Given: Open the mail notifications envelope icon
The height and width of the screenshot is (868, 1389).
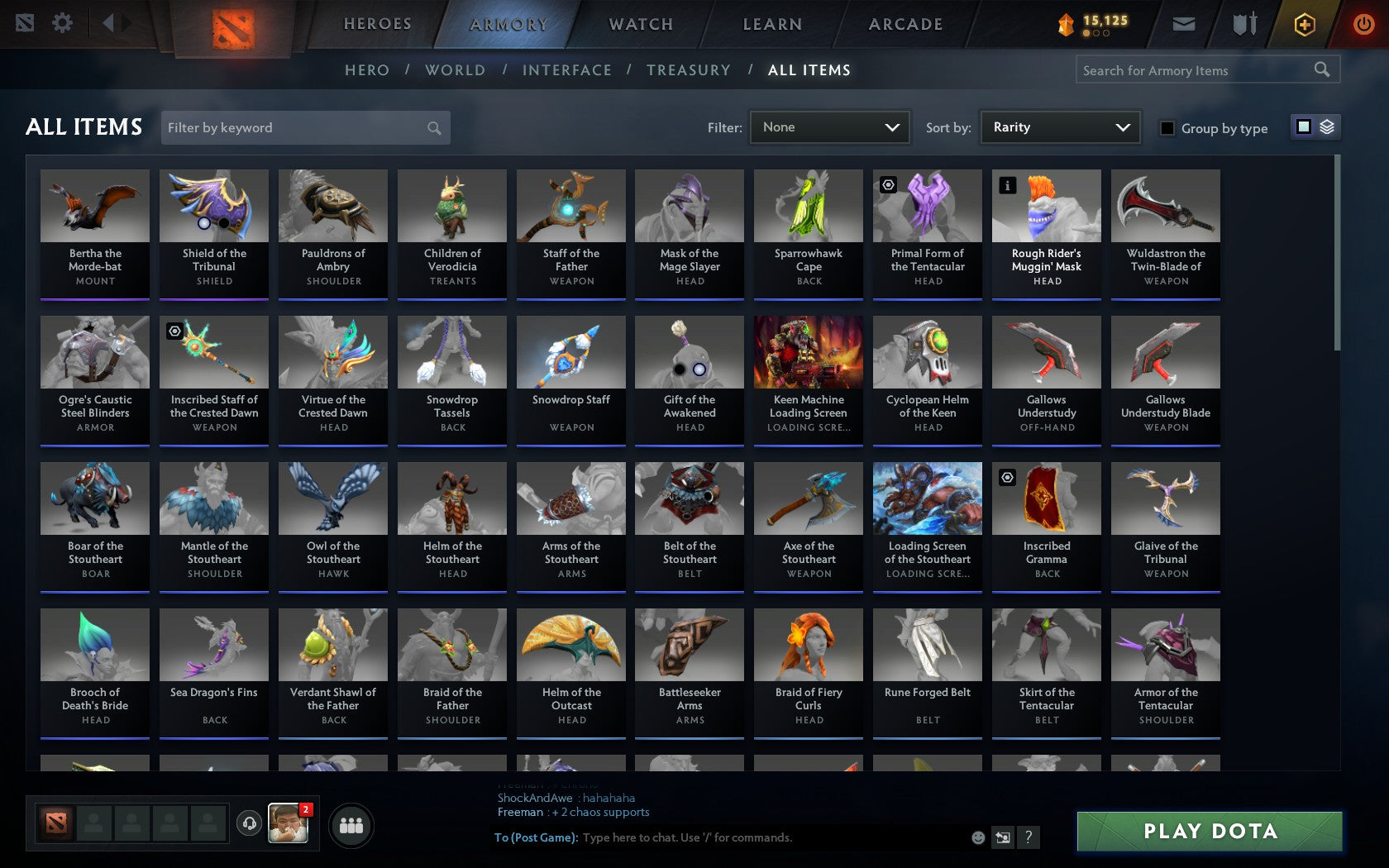Looking at the screenshot, I should pos(1184,24).
